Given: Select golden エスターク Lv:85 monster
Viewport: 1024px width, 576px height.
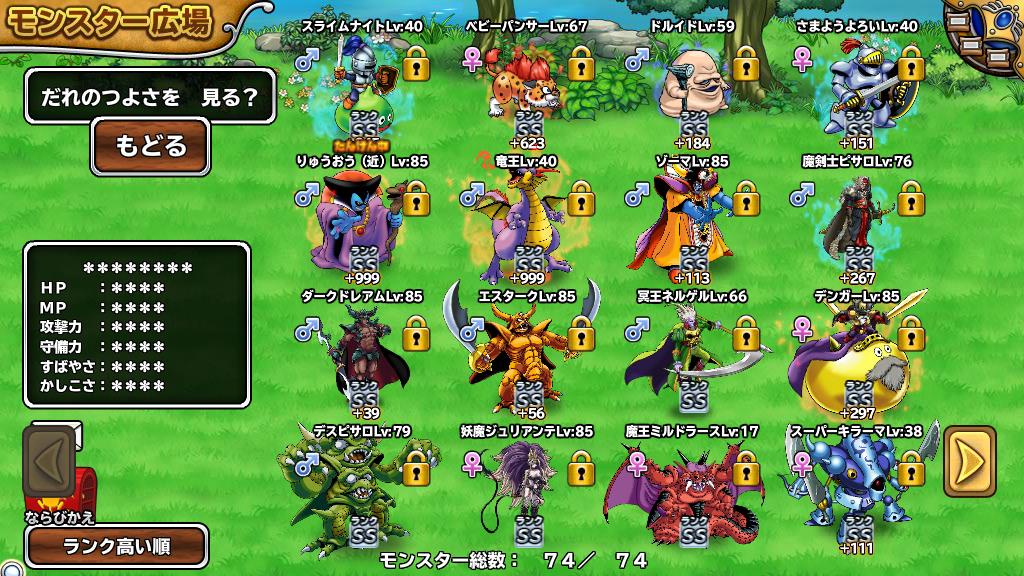Looking at the screenshot, I should (x=524, y=357).
